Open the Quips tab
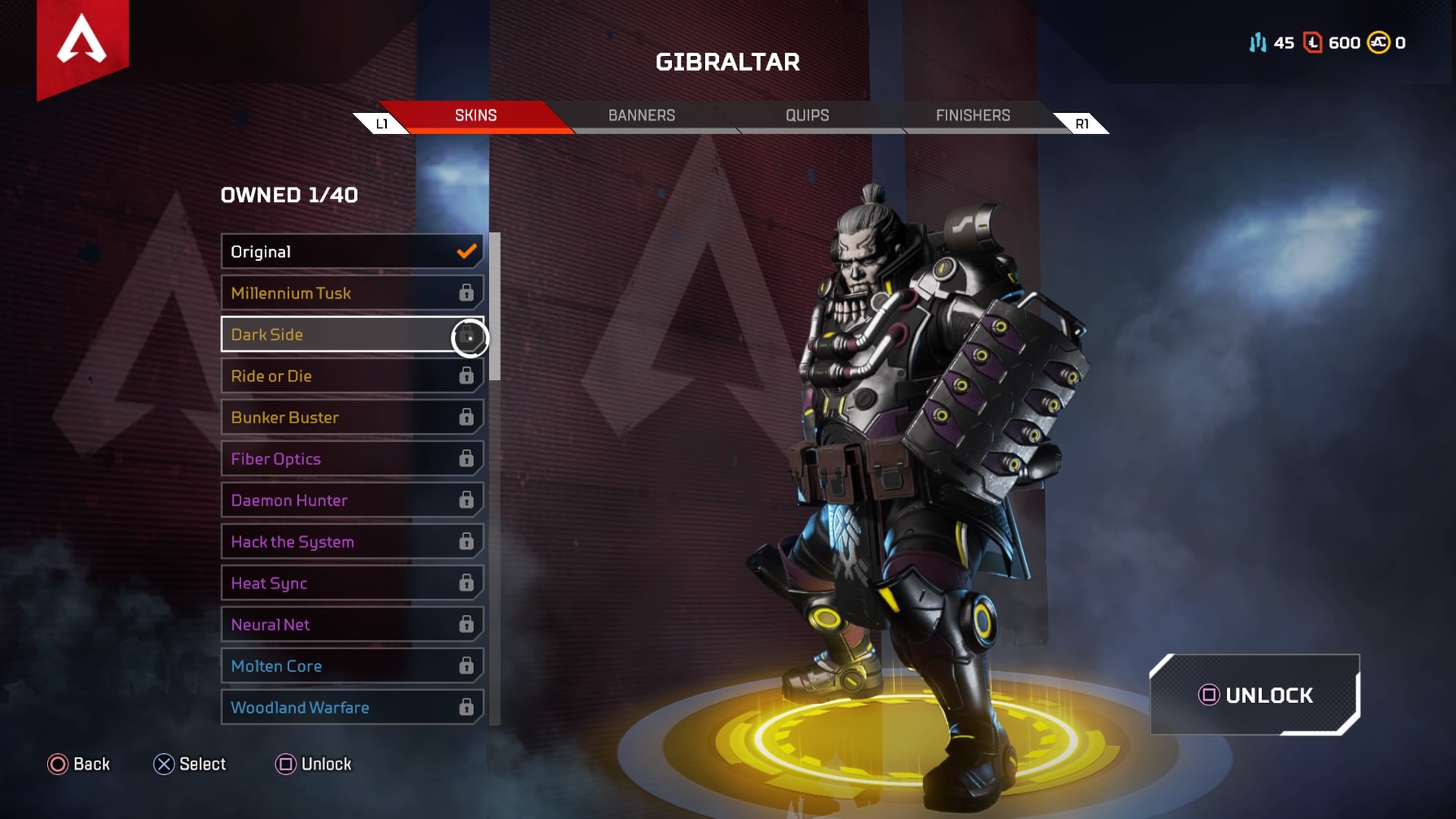1456x819 pixels. (807, 115)
